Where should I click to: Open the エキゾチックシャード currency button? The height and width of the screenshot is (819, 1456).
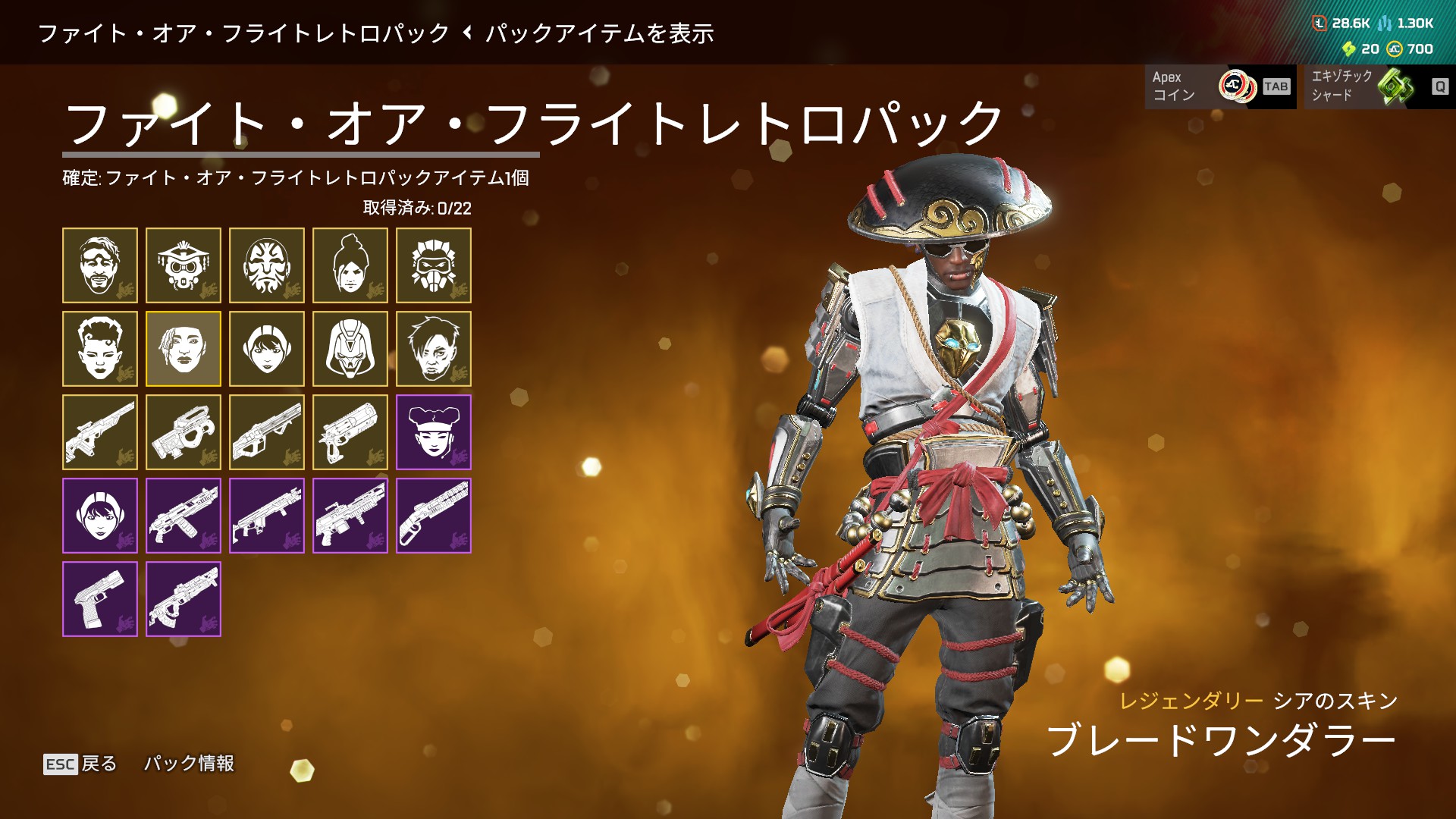[x=1379, y=86]
